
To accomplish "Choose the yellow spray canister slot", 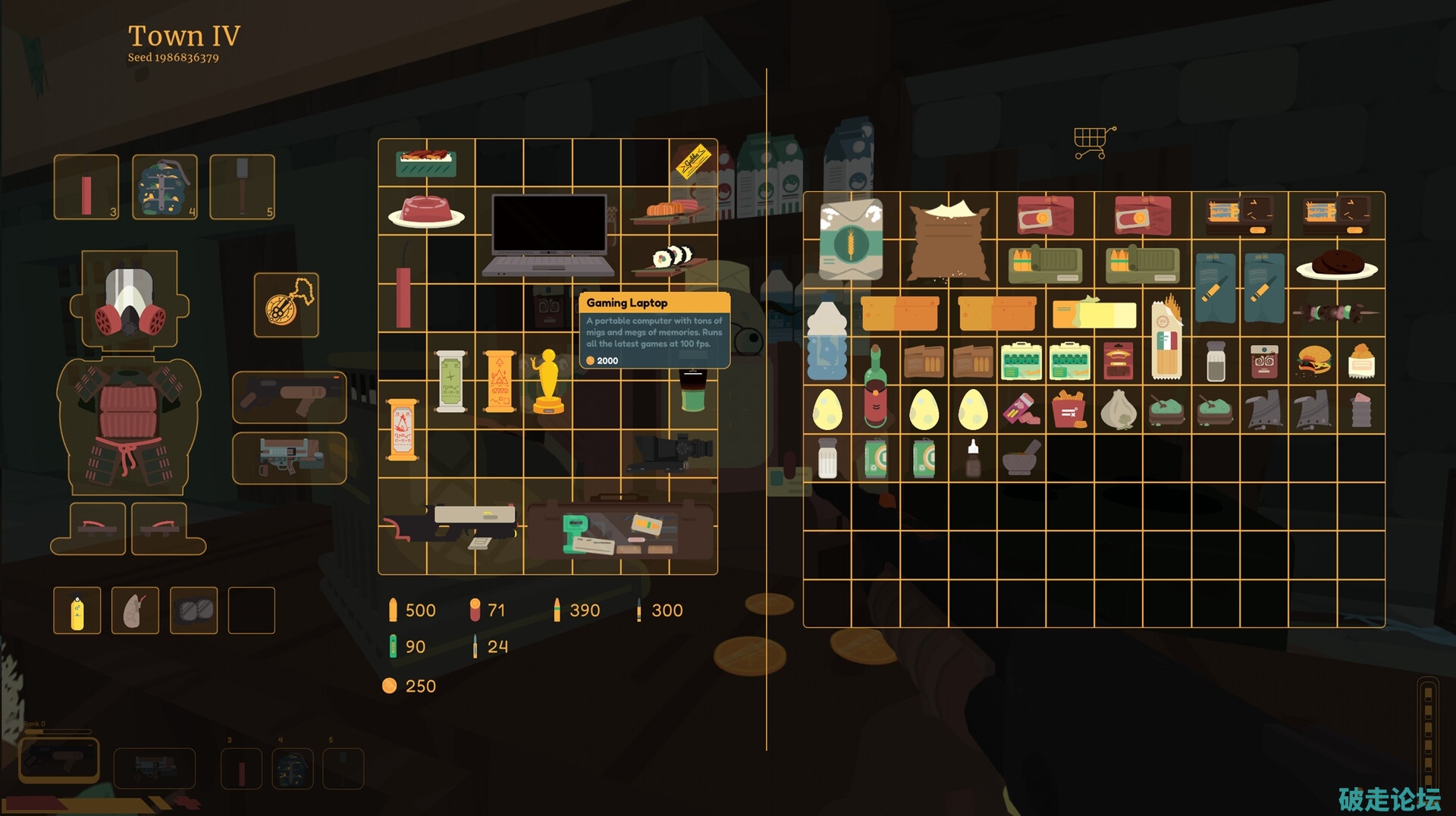I will 77,610.
